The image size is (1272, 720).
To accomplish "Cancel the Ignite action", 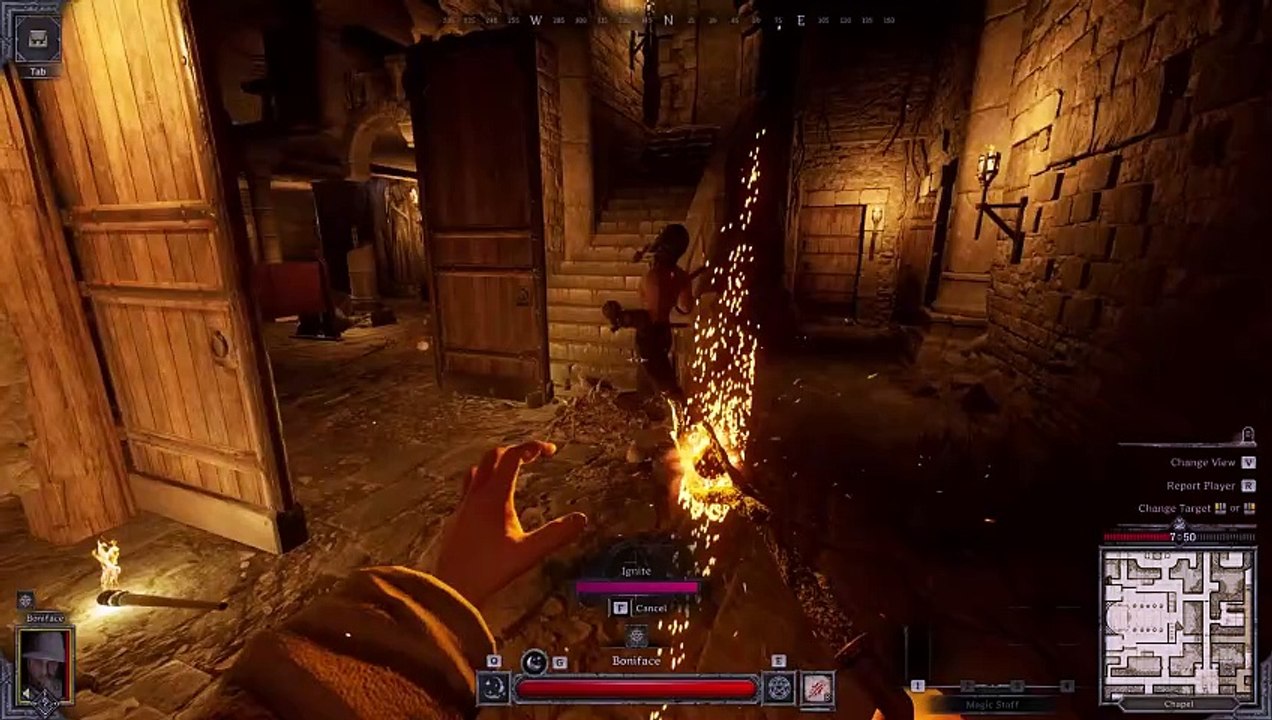I will (639, 607).
